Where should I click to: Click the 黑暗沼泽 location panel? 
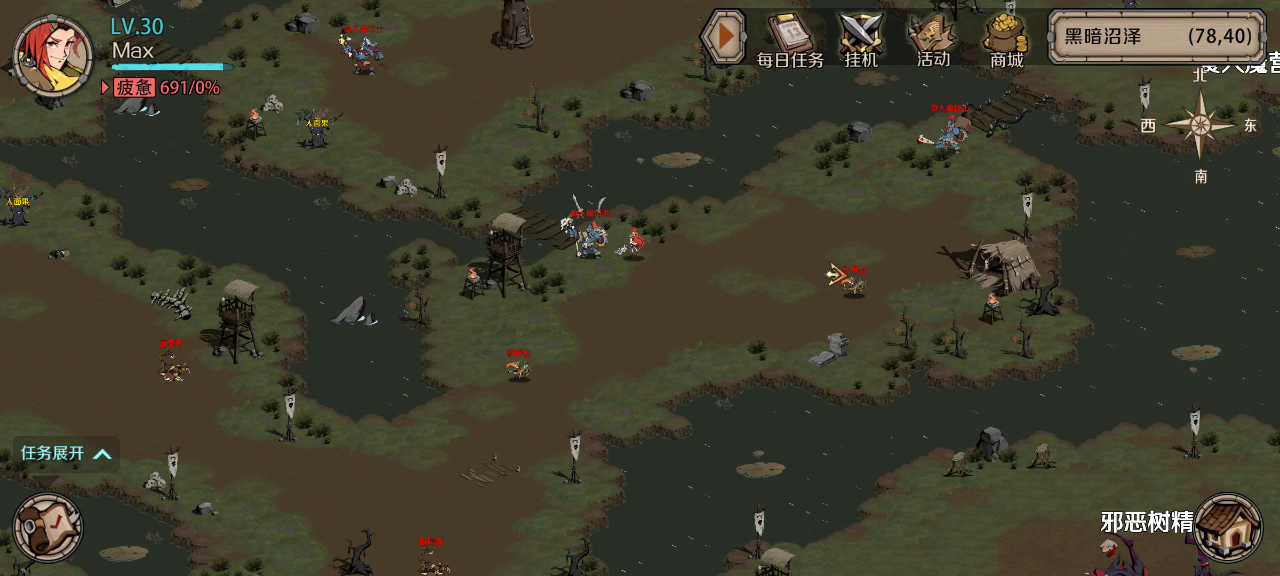coord(1156,37)
